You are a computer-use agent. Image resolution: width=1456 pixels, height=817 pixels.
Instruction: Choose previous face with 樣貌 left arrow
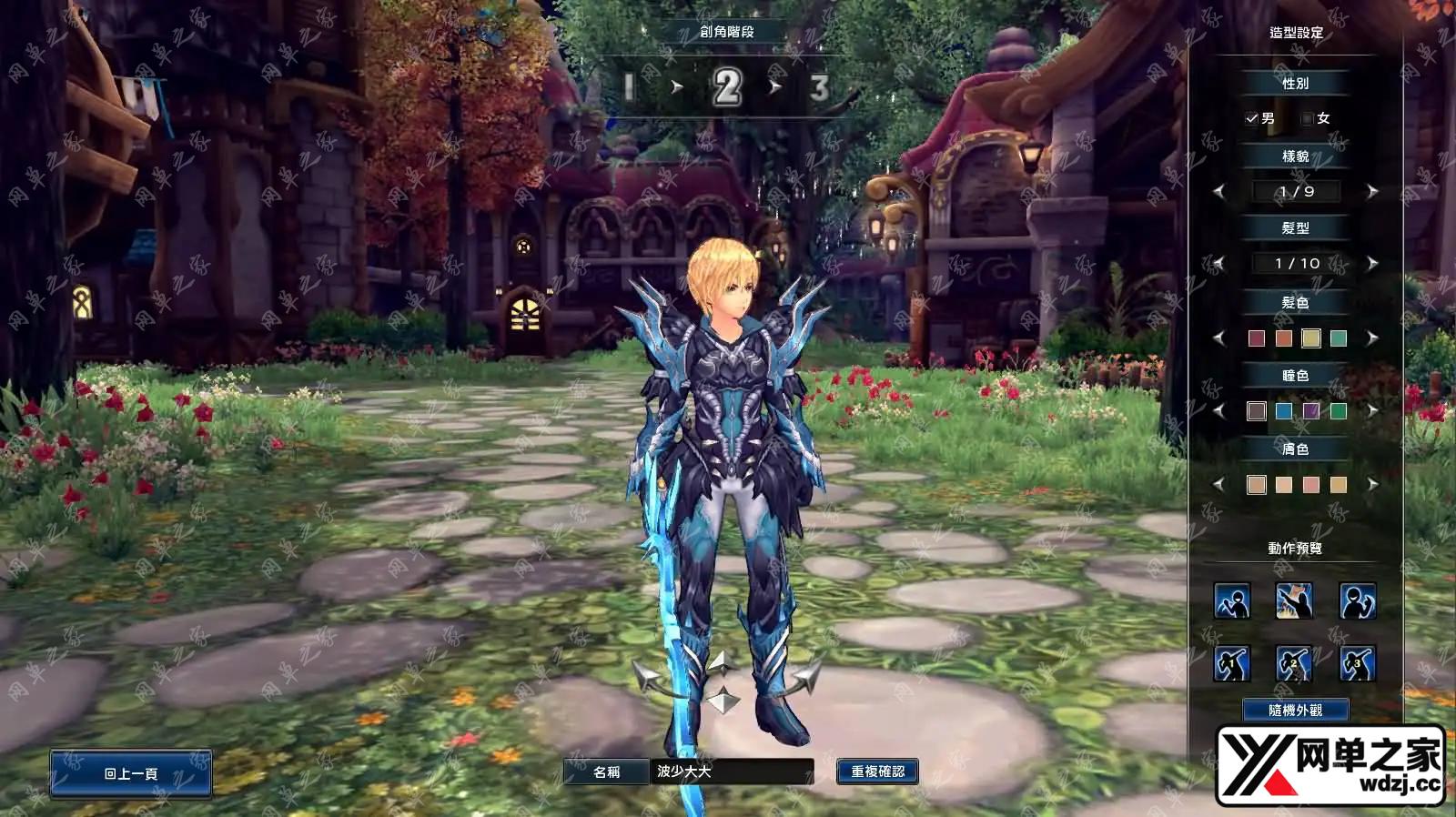1219,191
